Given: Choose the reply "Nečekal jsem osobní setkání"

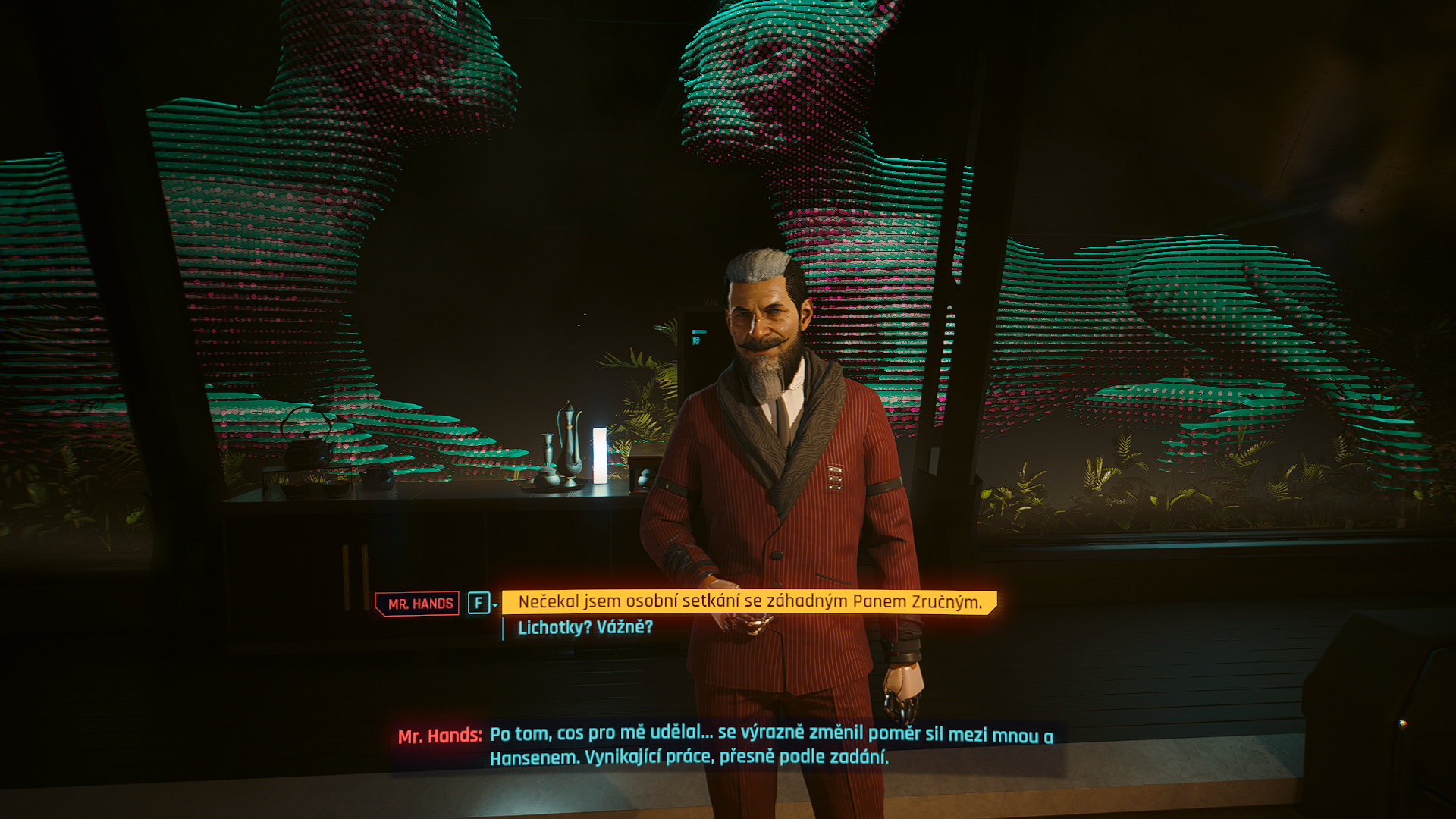Looking at the screenshot, I should [749, 602].
